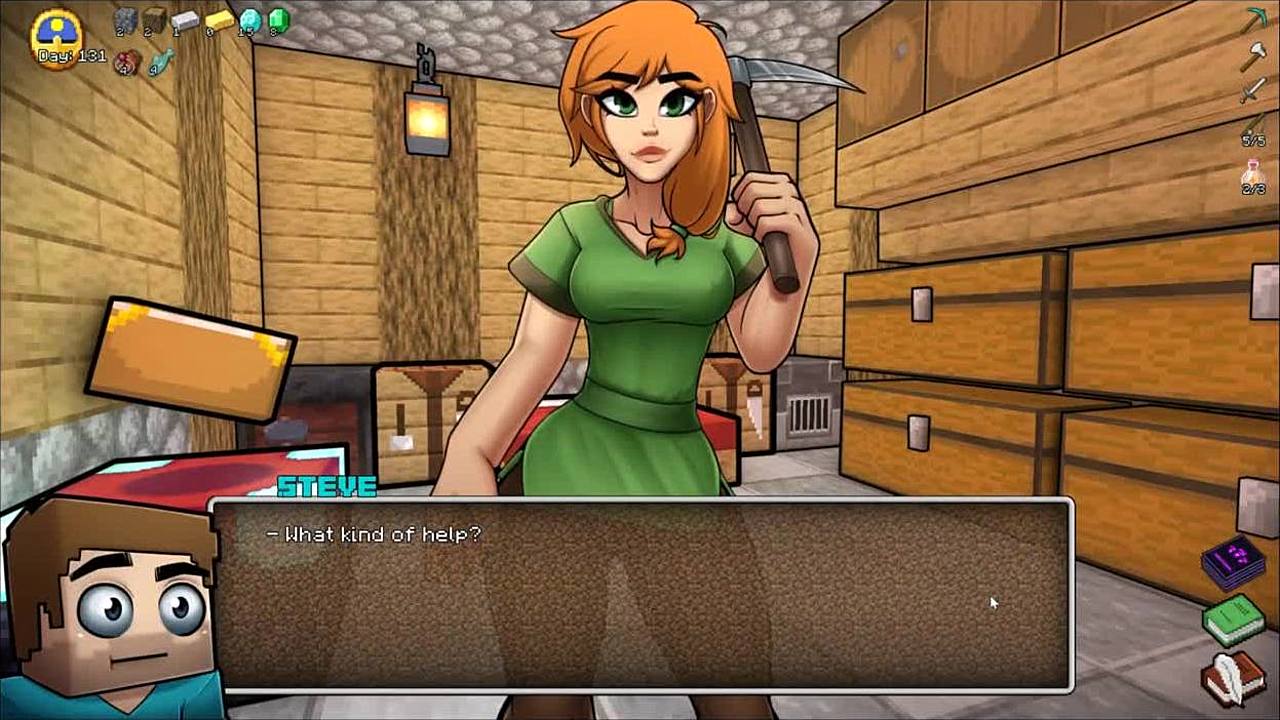Click the day clock icon

(x=57, y=38)
